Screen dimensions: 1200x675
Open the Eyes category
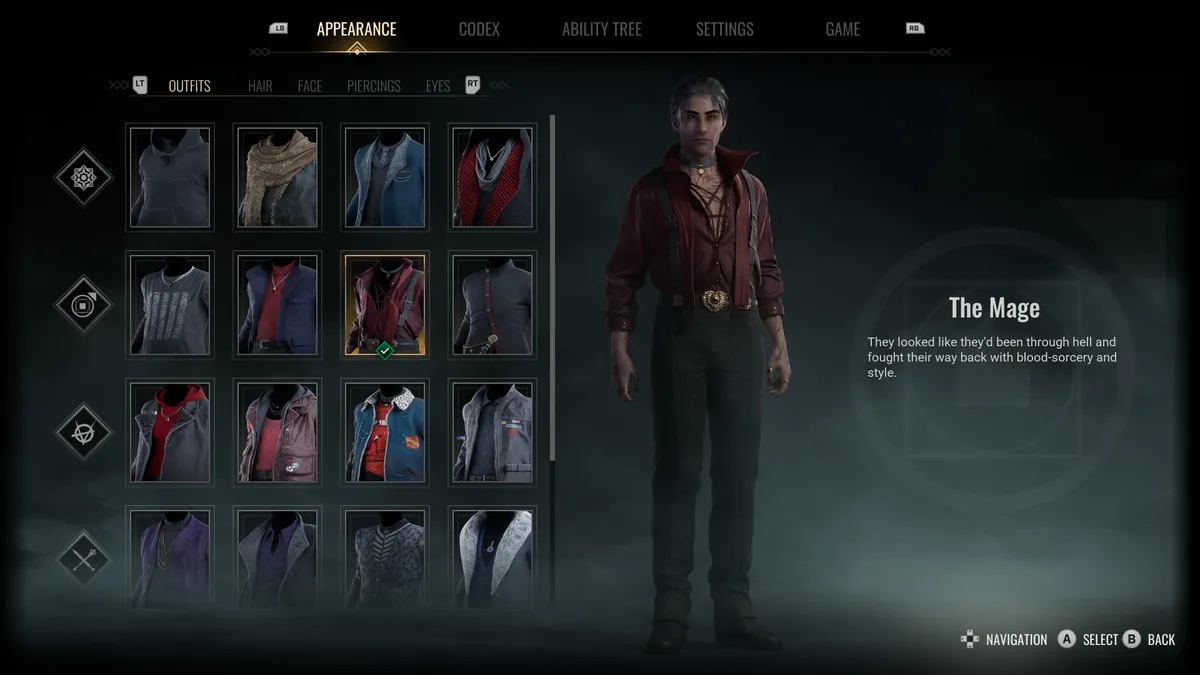[x=438, y=86]
